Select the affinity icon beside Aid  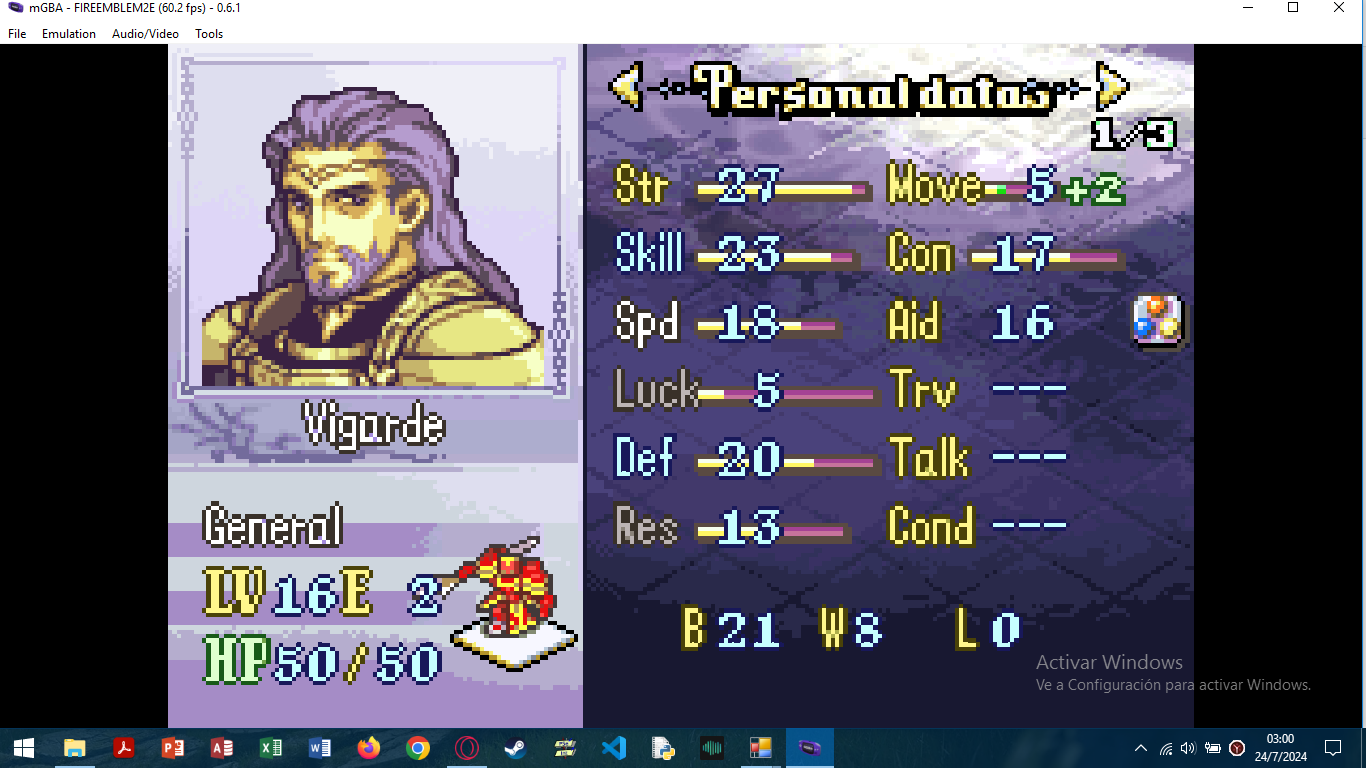pos(1158,321)
